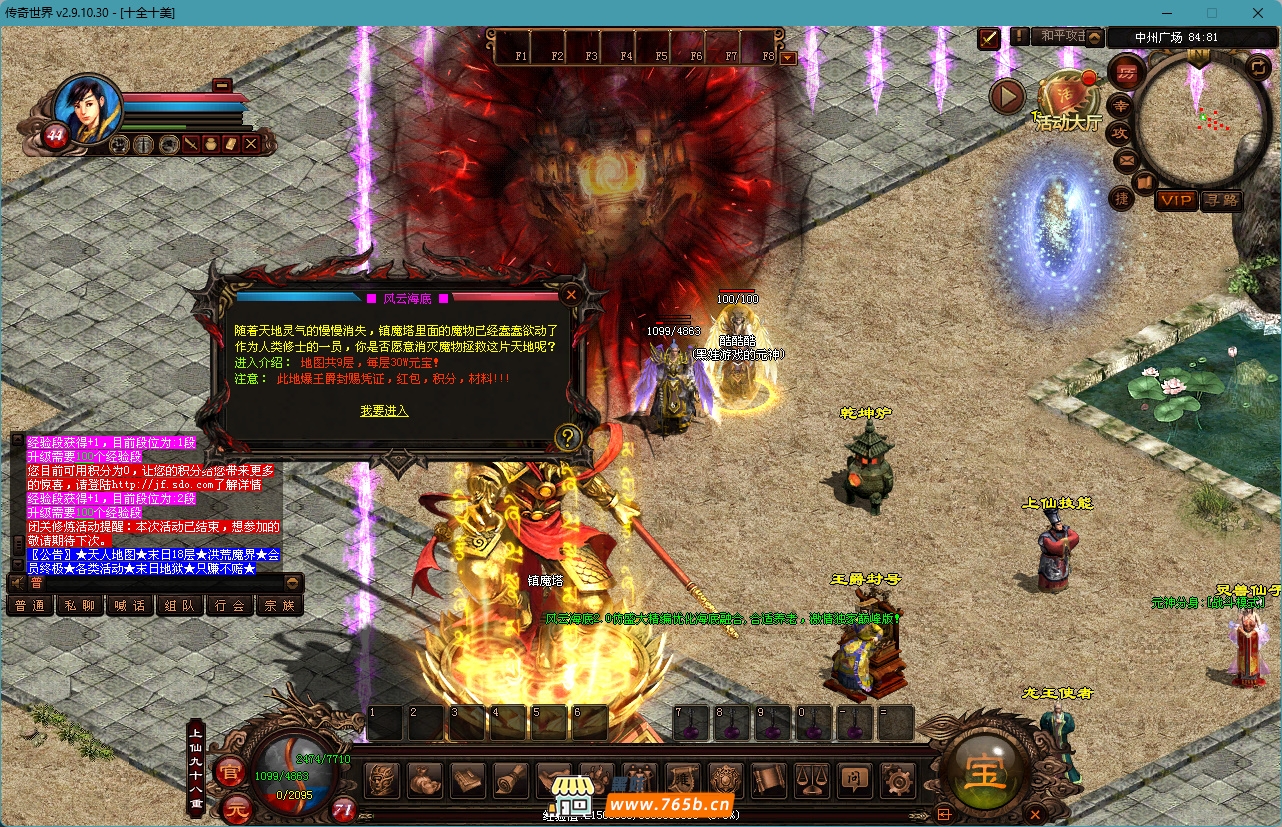Click the play arrow round button
The width and height of the screenshot is (1282, 827).
pyautogui.click(x=1007, y=97)
